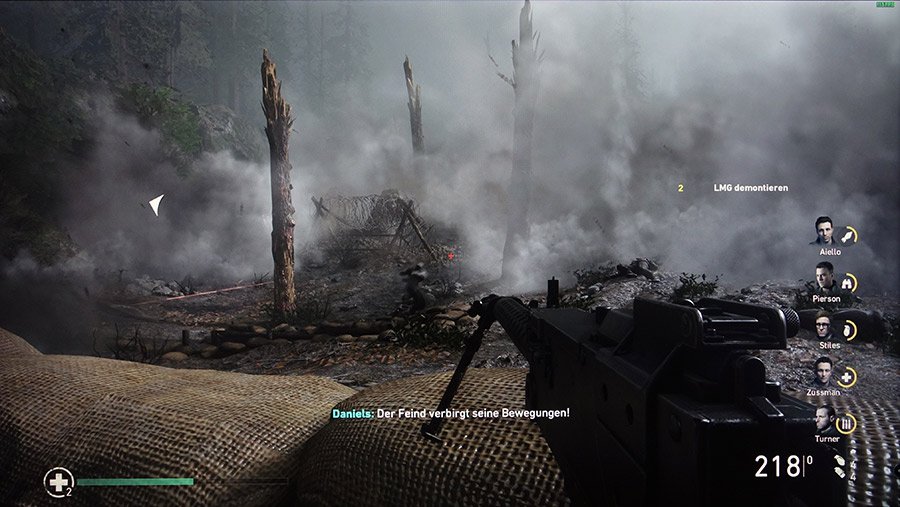Click Zussman's squad portrait
Viewport: 900px width, 507px height.
[823, 374]
